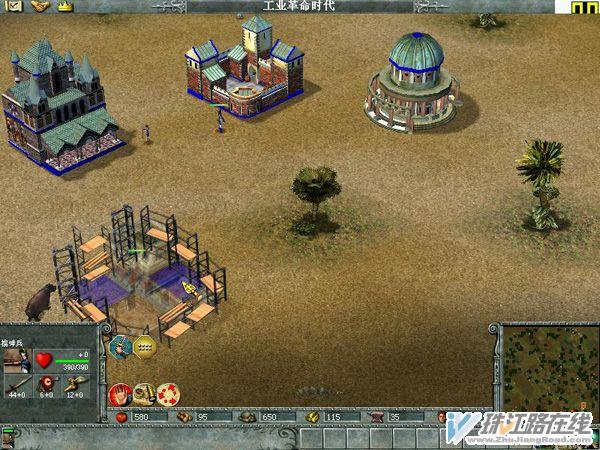The image size is (600, 450).
Task: Open the handshake diplomacy icon
Action: tap(40, 6)
